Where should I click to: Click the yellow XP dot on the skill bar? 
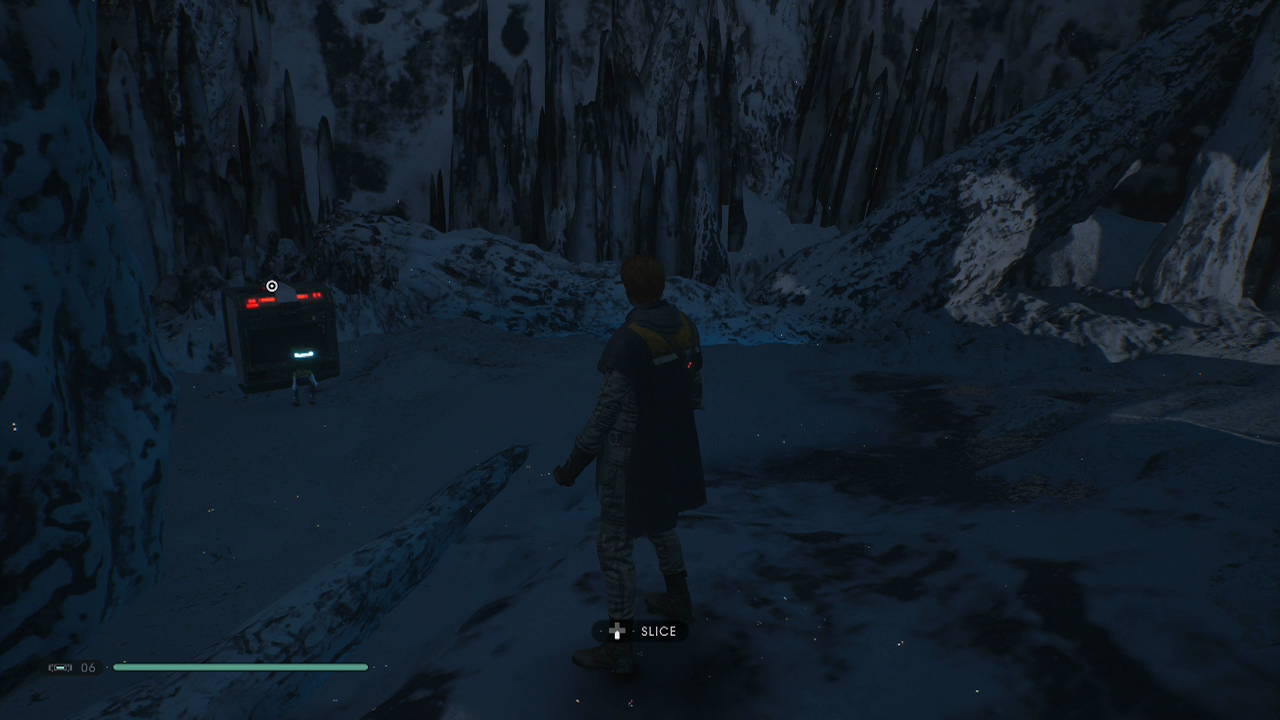coord(124,662)
